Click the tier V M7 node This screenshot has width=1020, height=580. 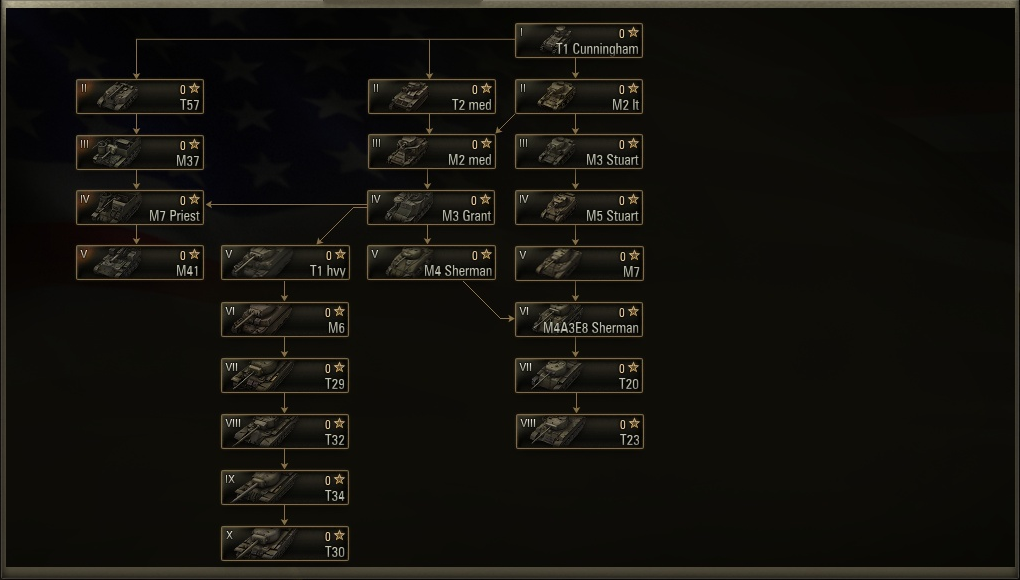[x=579, y=264]
